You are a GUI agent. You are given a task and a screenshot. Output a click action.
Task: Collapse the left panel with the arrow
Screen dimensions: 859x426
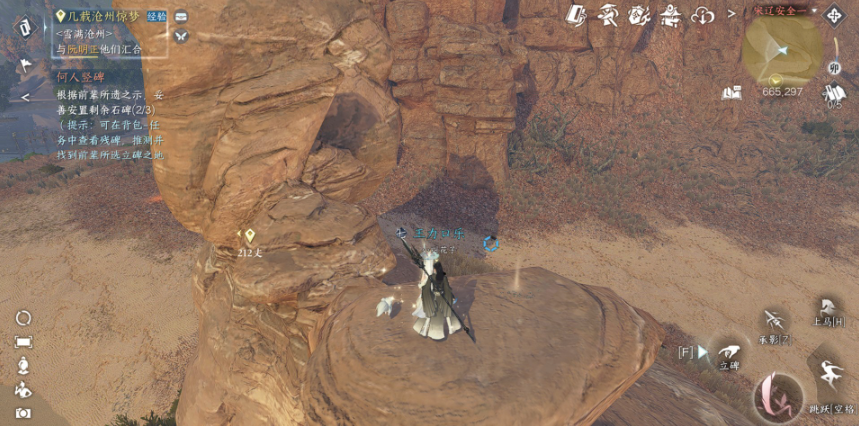point(25,97)
